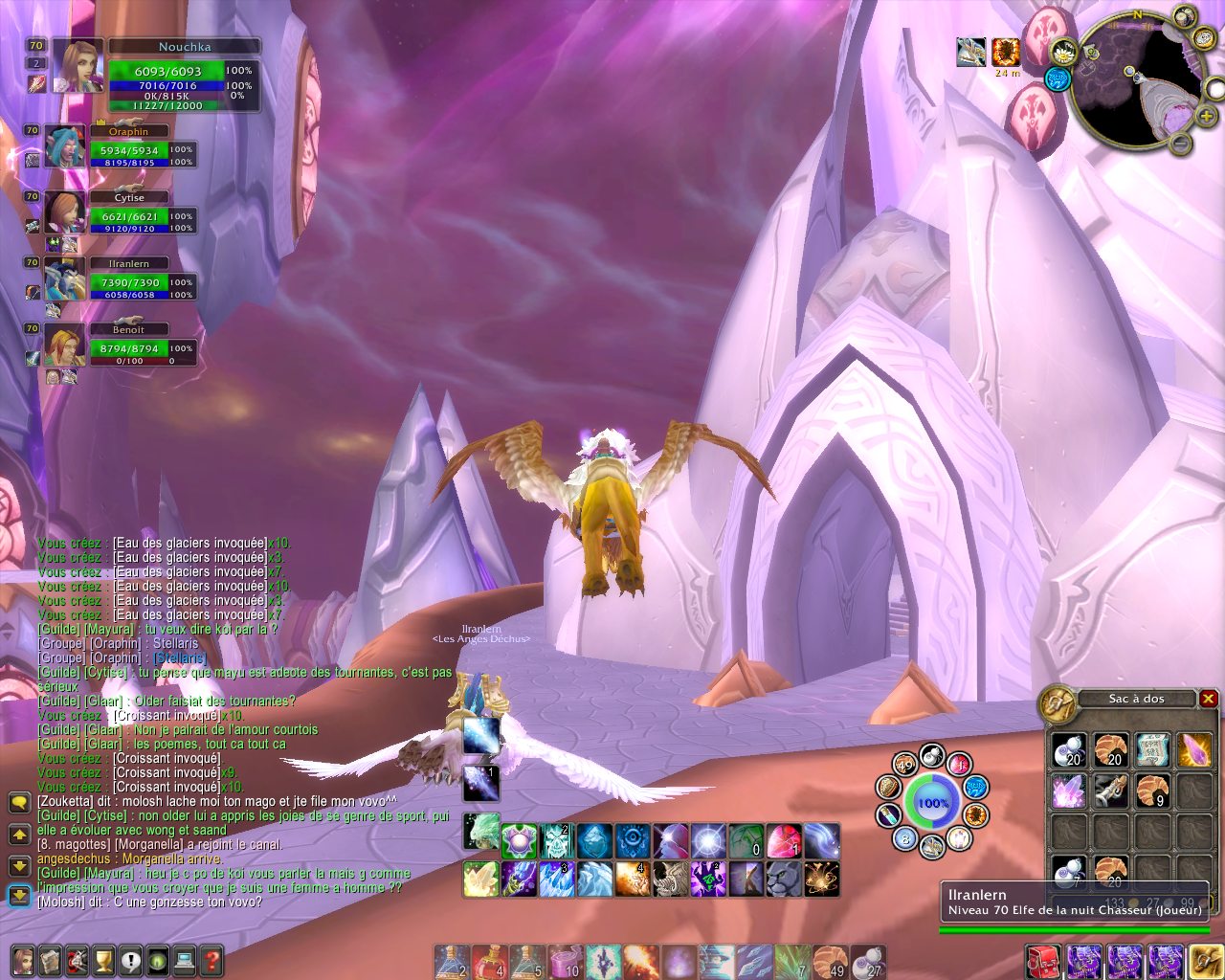Screen dimensions: 1225x980
Task: Click the red question mark help button
Action: tap(212, 960)
